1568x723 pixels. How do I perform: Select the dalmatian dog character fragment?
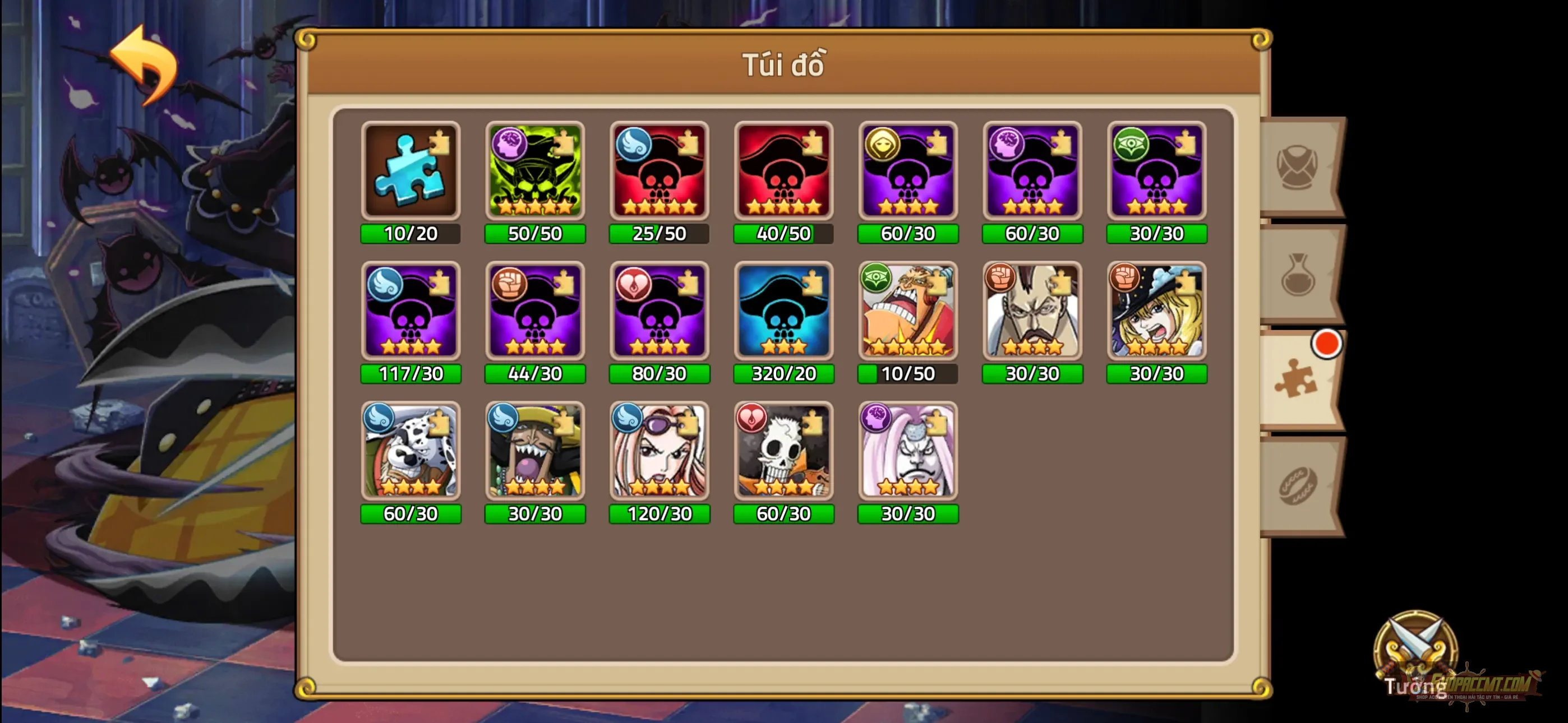click(411, 452)
